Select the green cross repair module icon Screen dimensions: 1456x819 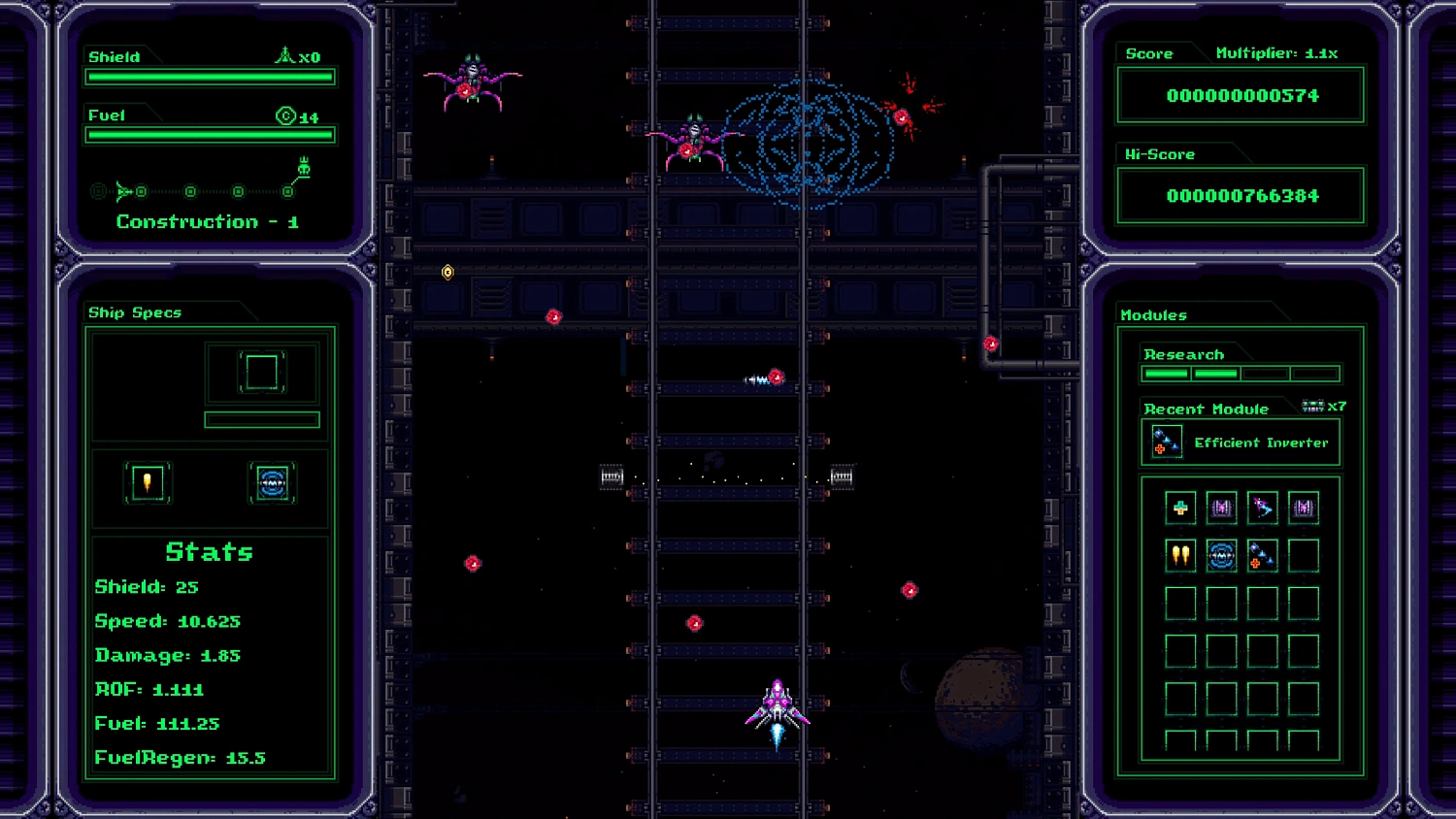(1181, 507)
